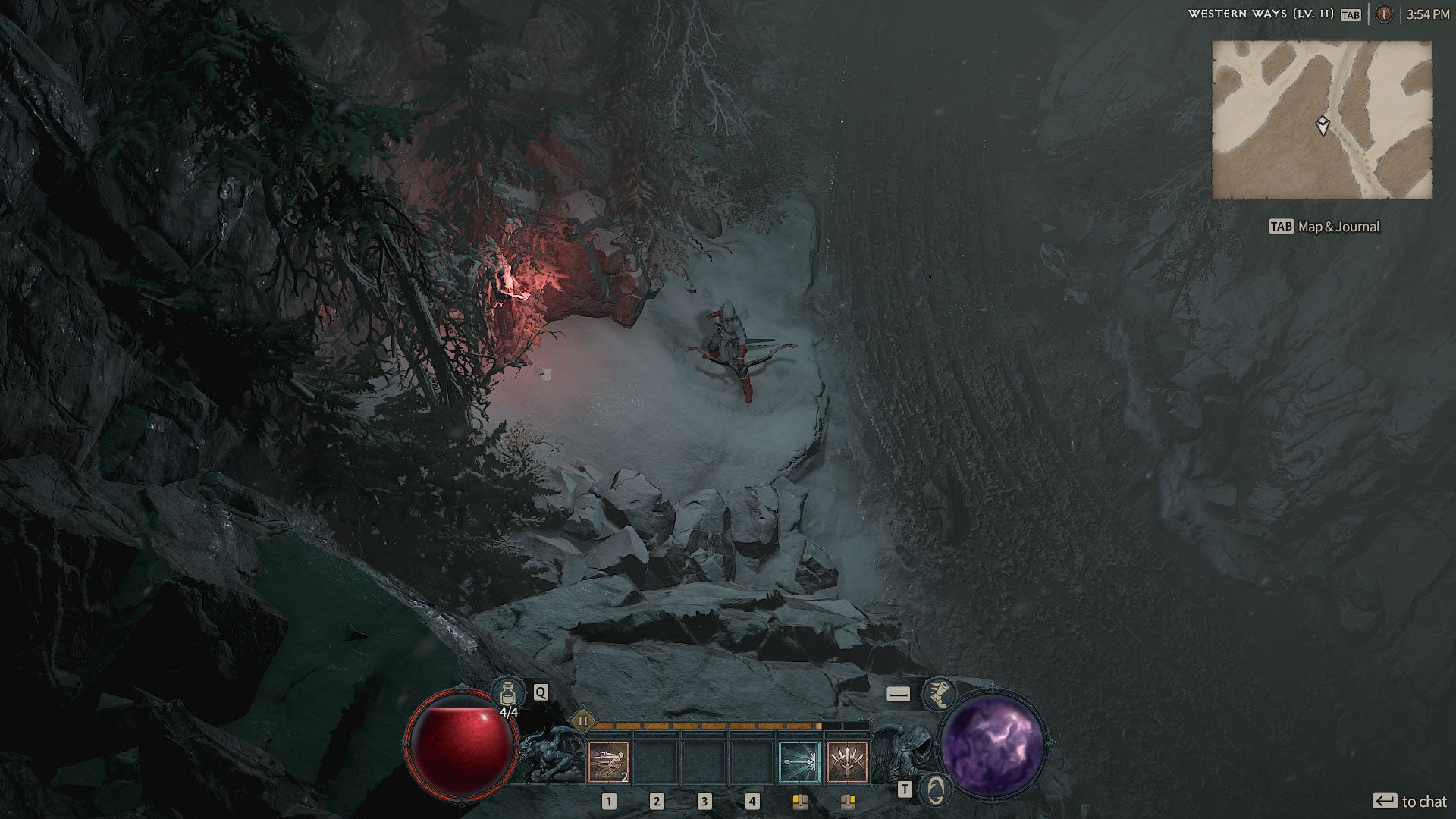Open the Western Ways zone label

click(1260, 14)
